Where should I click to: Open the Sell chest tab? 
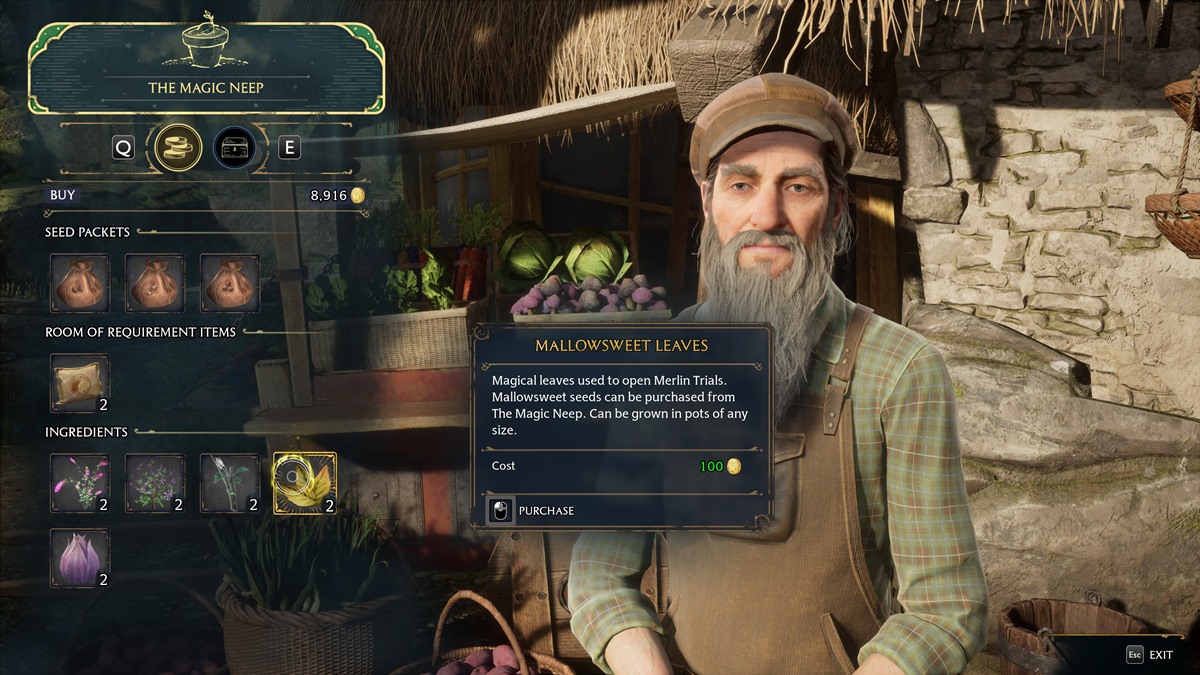tap(234, 148)
